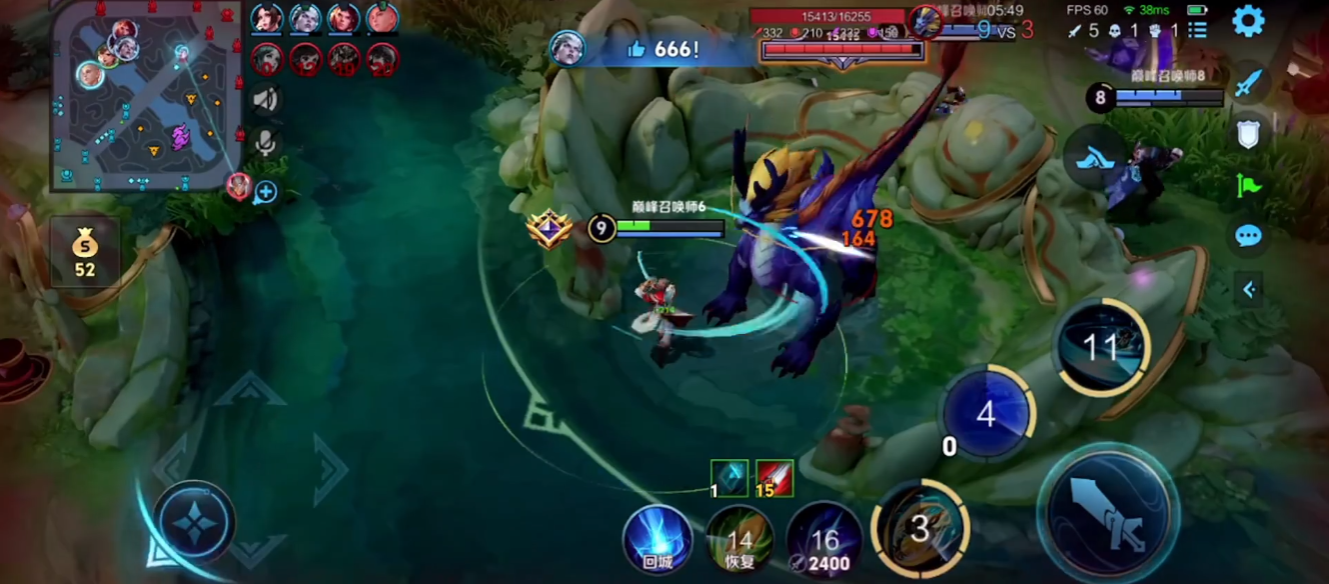
Task: Cast the second skill with cooldown 4
Action: click(x=987, y=414)
